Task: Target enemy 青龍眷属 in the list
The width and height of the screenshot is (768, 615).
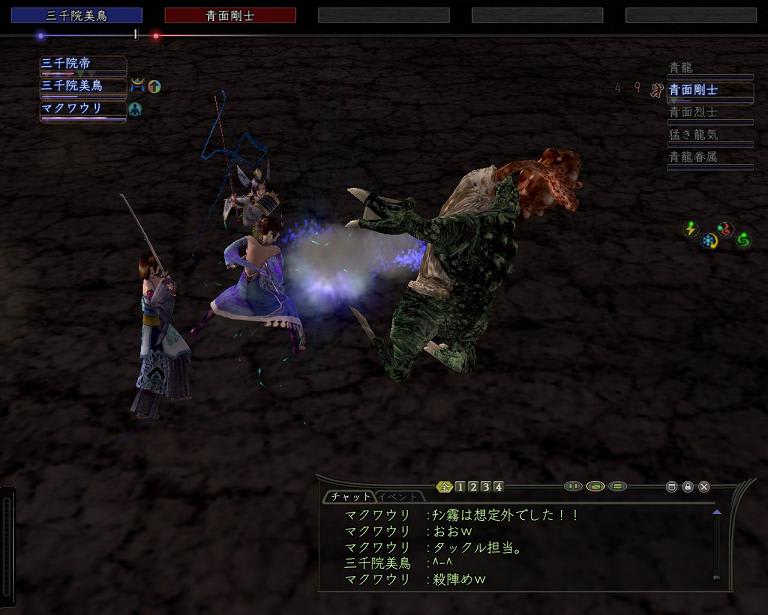Action: [x=709, y=156]
